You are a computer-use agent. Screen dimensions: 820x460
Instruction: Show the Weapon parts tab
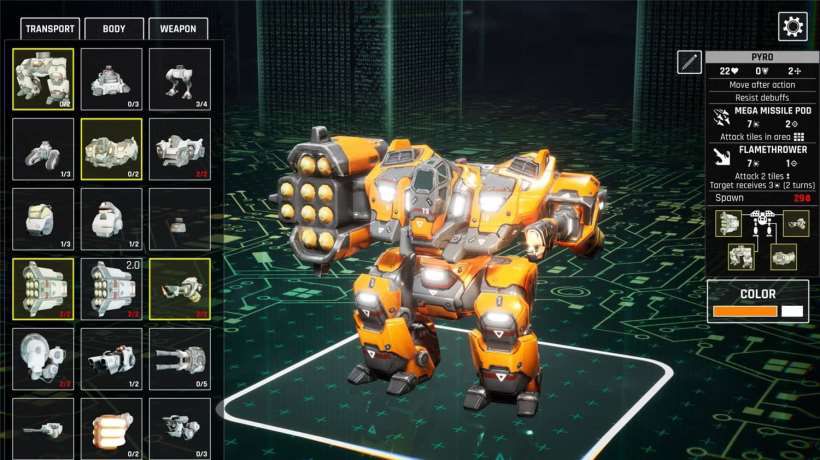point(178,29)
